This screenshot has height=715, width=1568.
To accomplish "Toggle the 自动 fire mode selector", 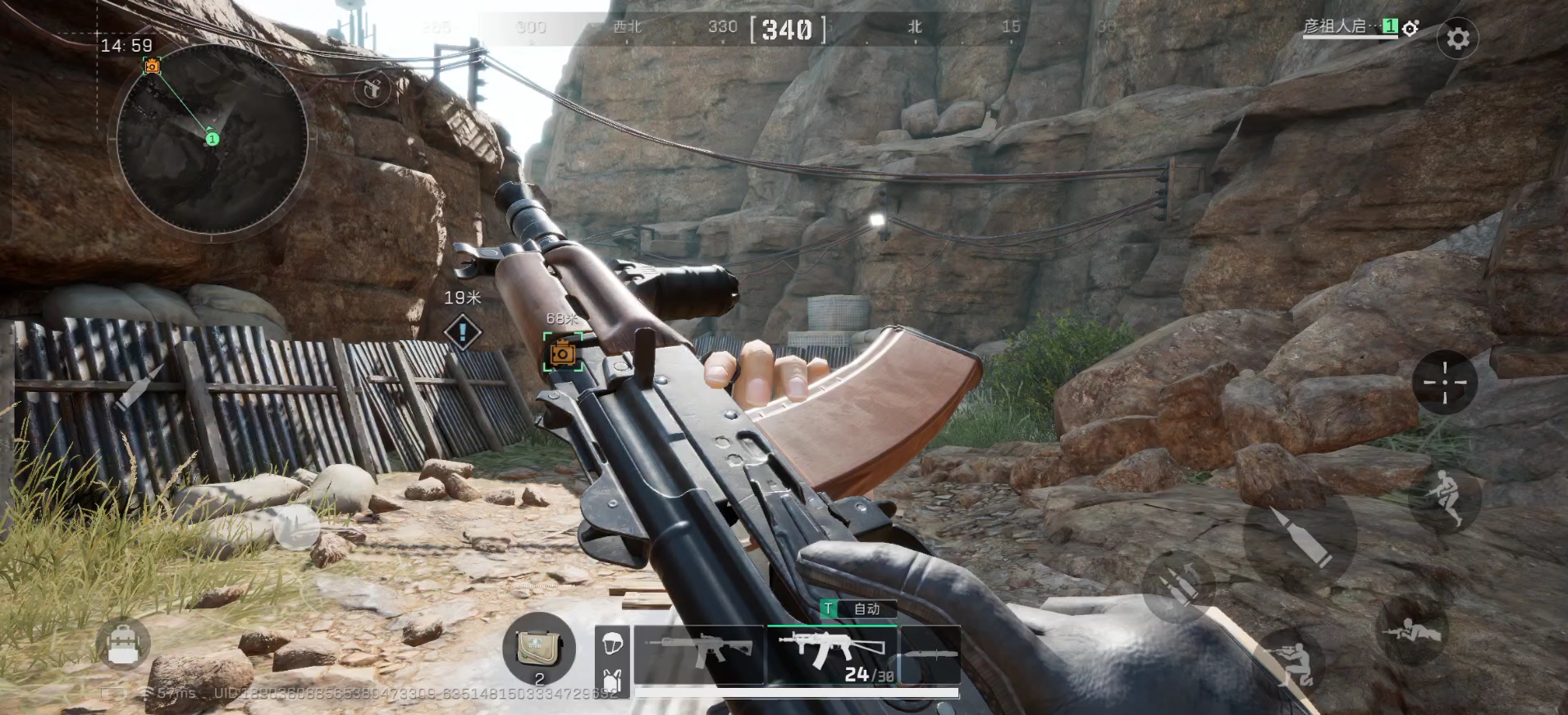I will click(x=858, y=608).
